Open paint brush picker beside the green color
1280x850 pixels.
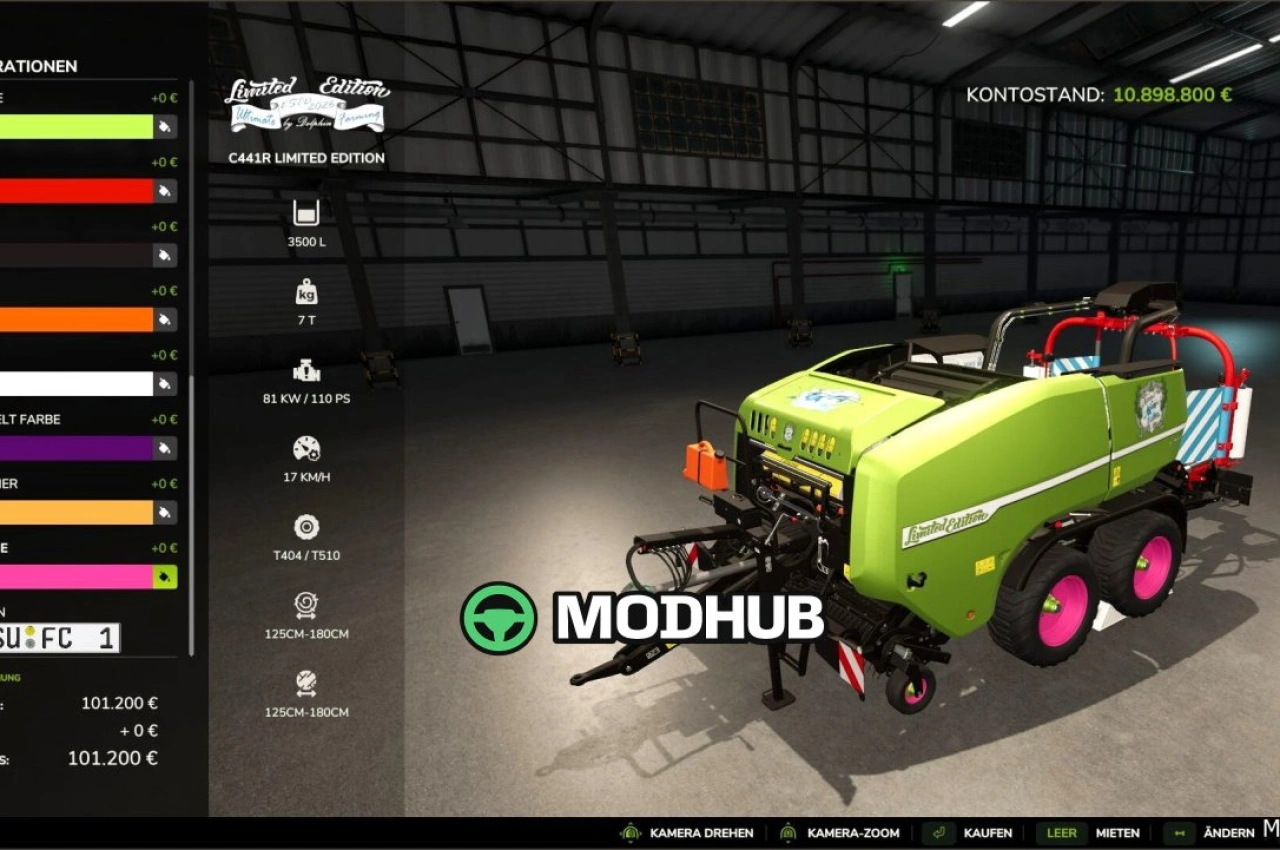(x=166, y=127)
